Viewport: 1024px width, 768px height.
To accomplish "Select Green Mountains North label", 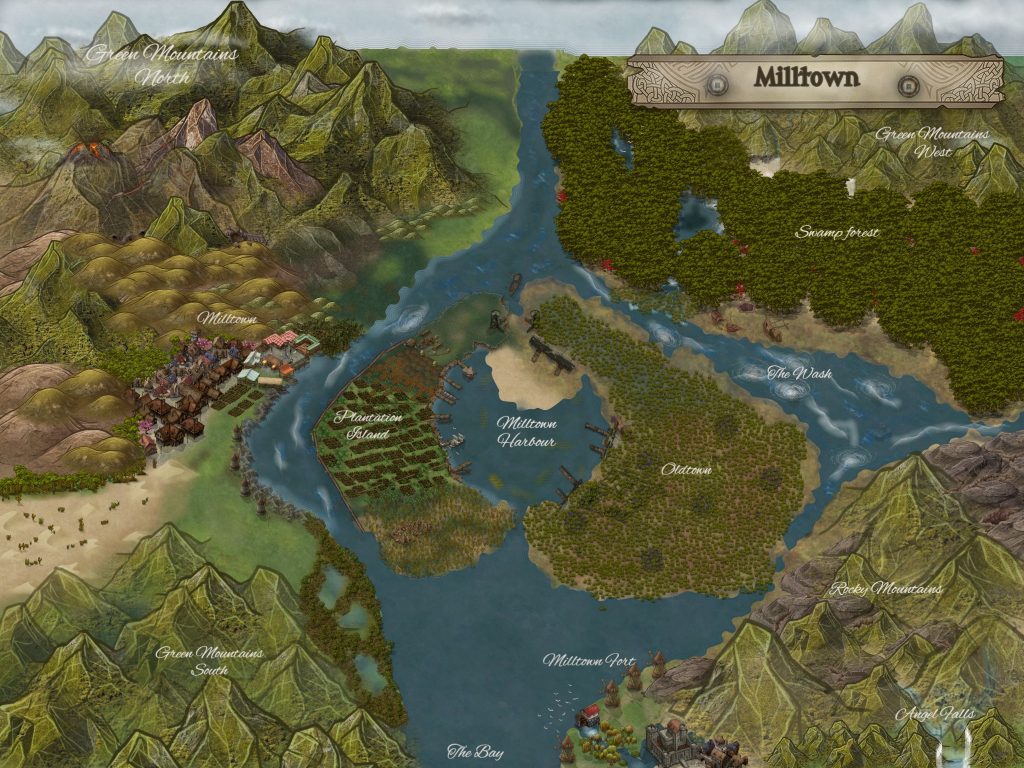I will click(161, 64).
